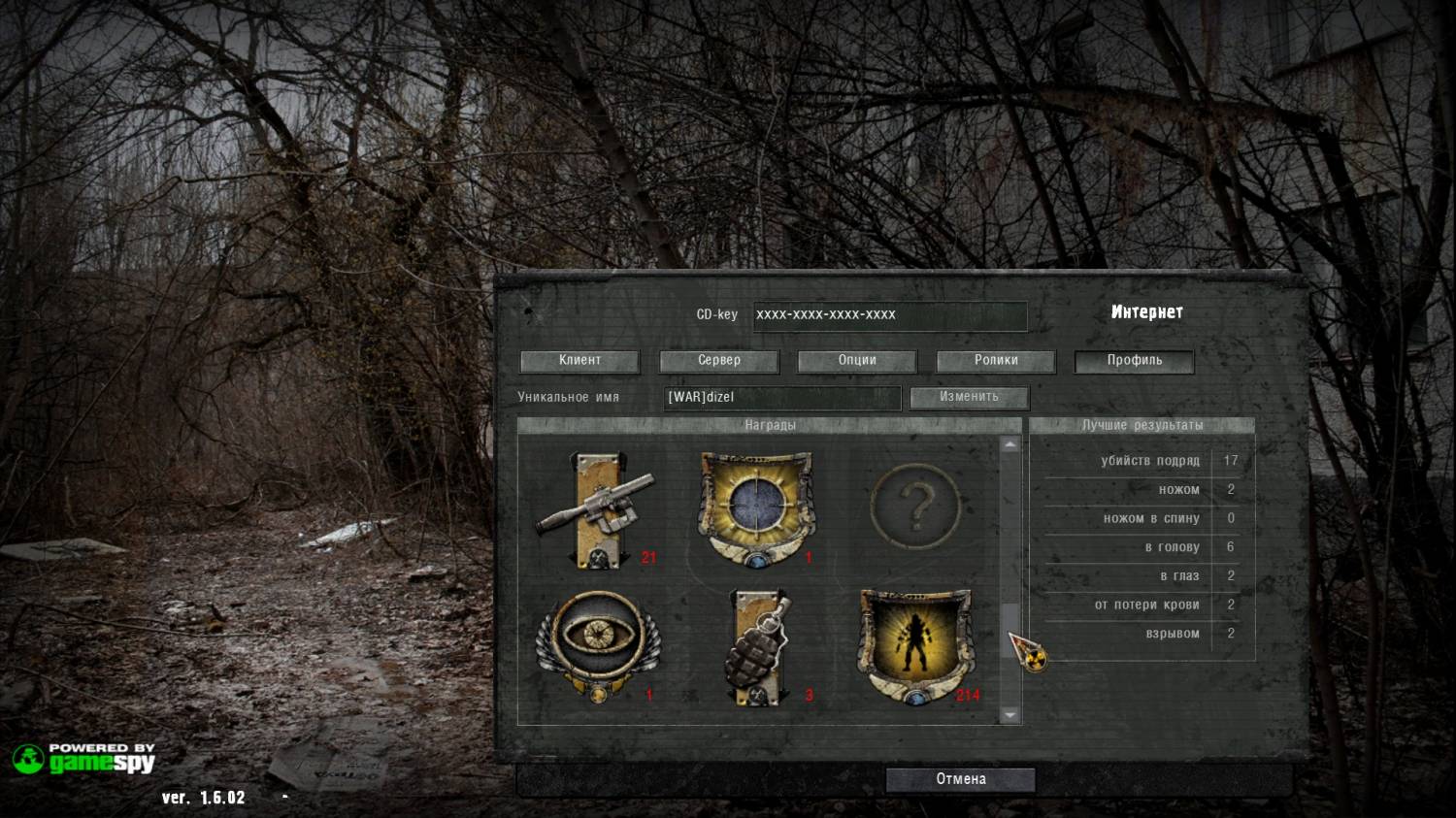1456x818 pixels.
Task: Open the Профиль tab
Action: [x=1134, y=361]
